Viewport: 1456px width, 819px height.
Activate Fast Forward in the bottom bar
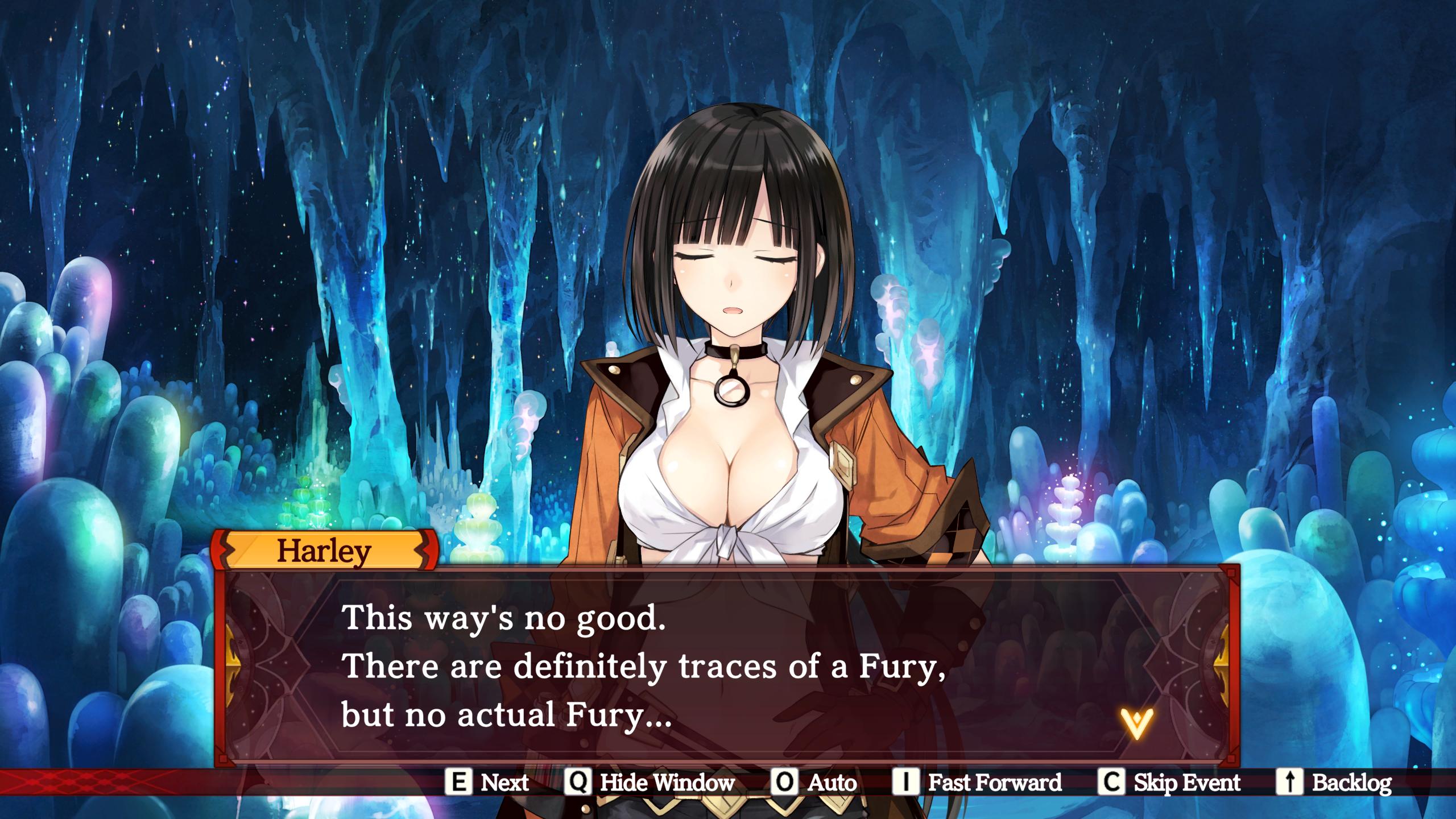tap(994, 783)
